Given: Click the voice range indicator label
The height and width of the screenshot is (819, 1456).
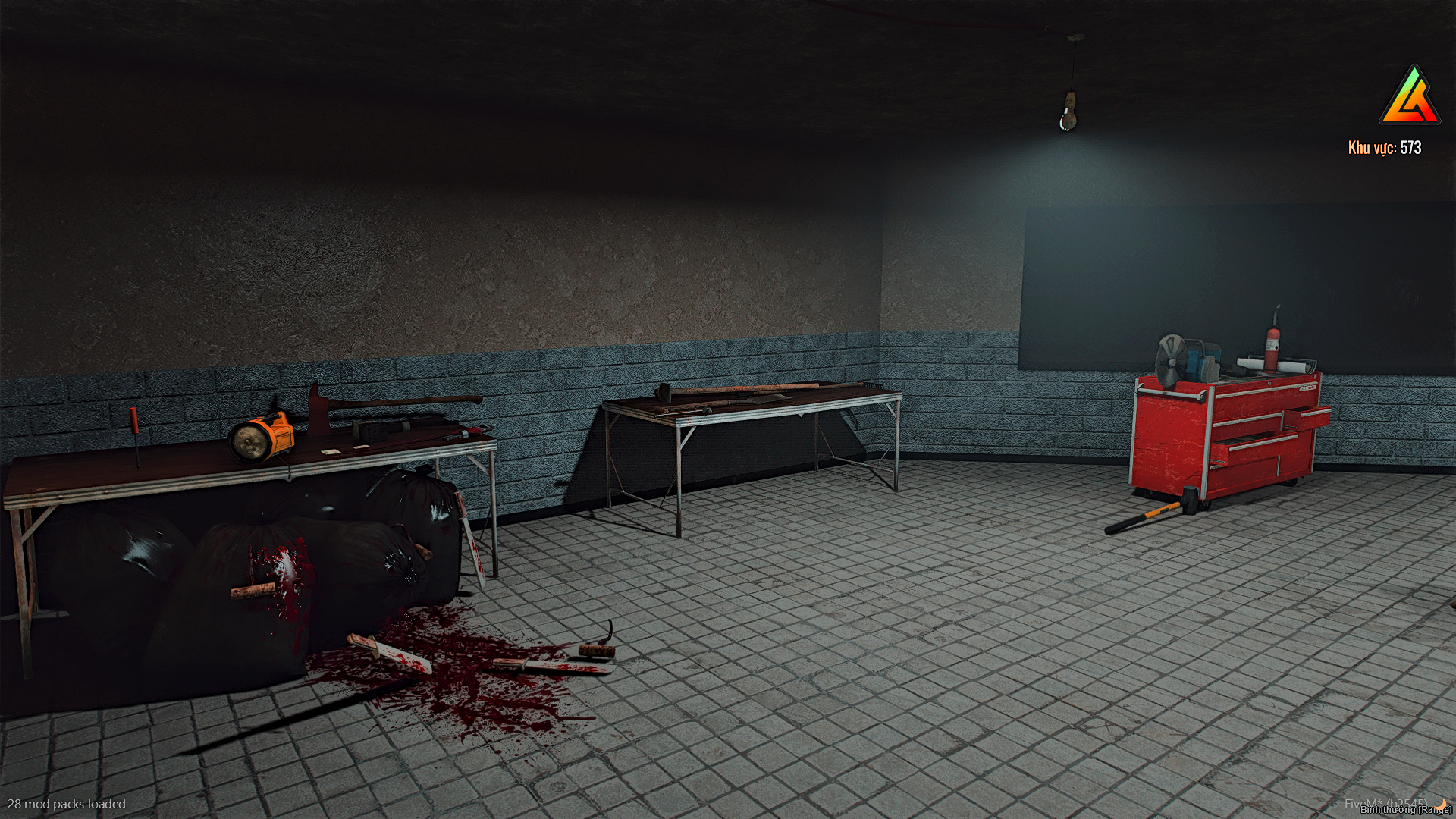Looking at the screenshot, I should coord(1405,810).
